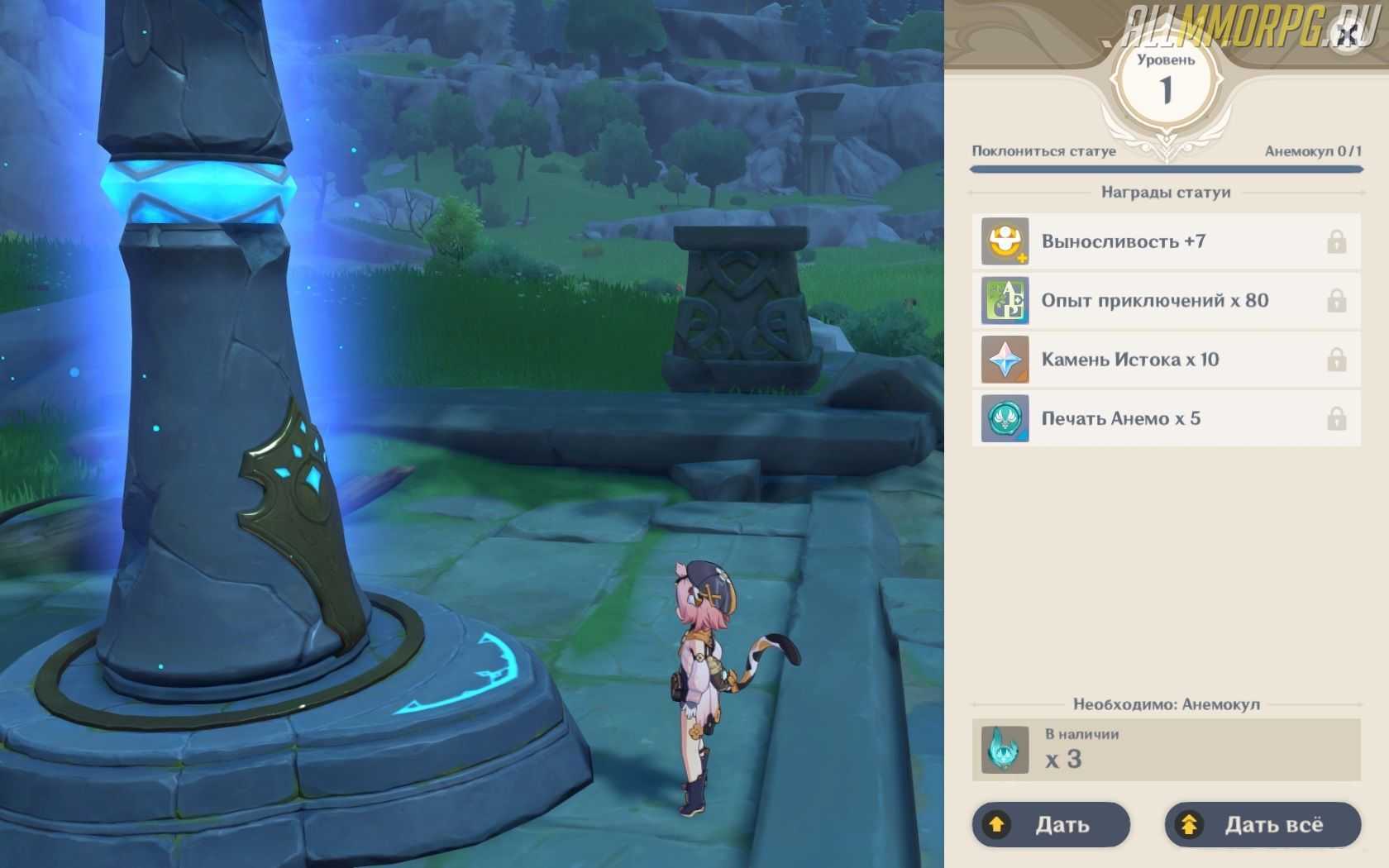
Task: Select the "Опыт приключений x 80" reward row
Action: tap(1166, 301)
